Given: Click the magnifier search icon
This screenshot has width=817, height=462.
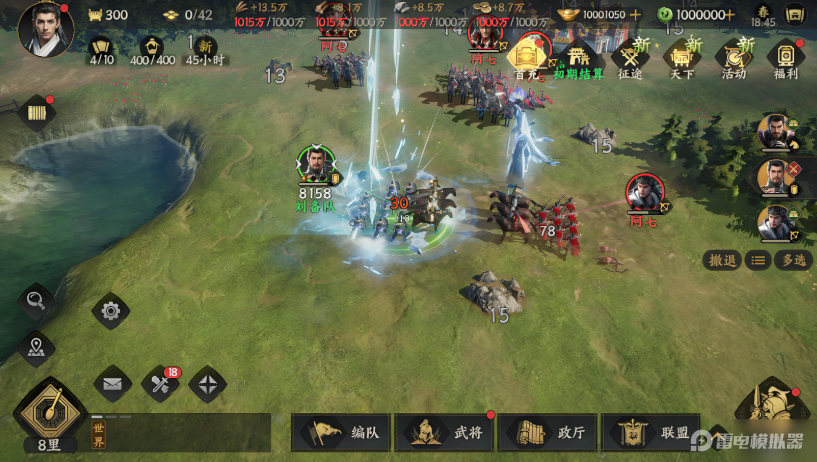Looking at the screenshot, I should point(36,300).
